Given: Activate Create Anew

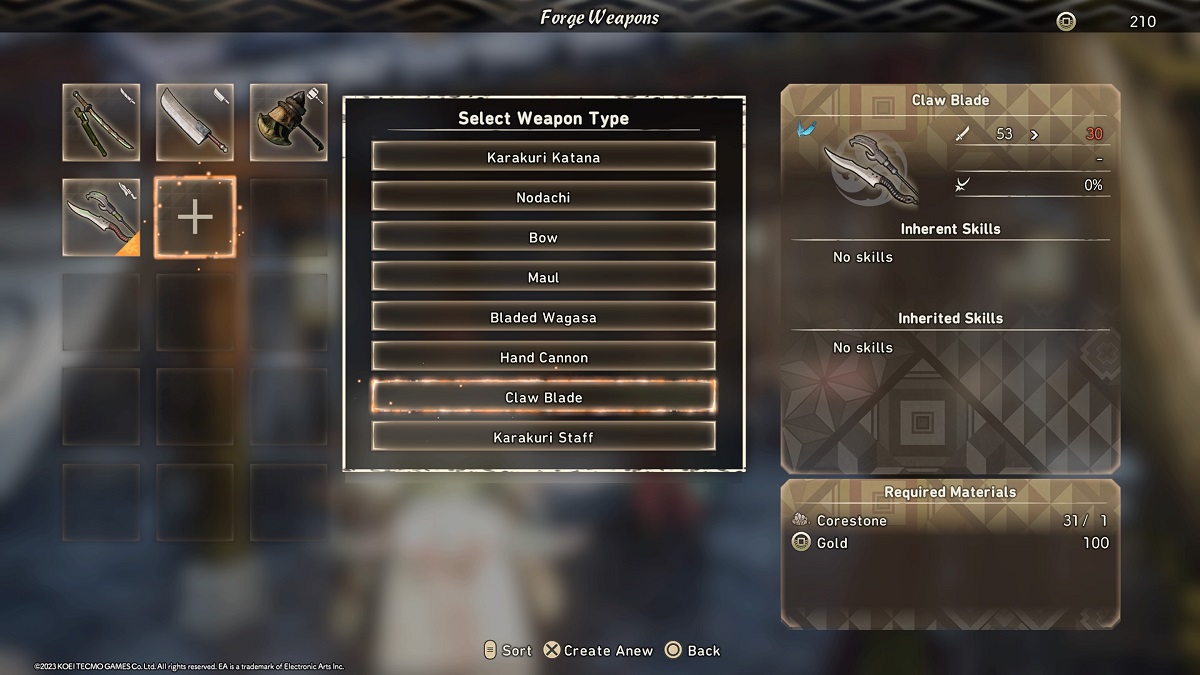Looking at the screenshot, I should coord(598,650).
